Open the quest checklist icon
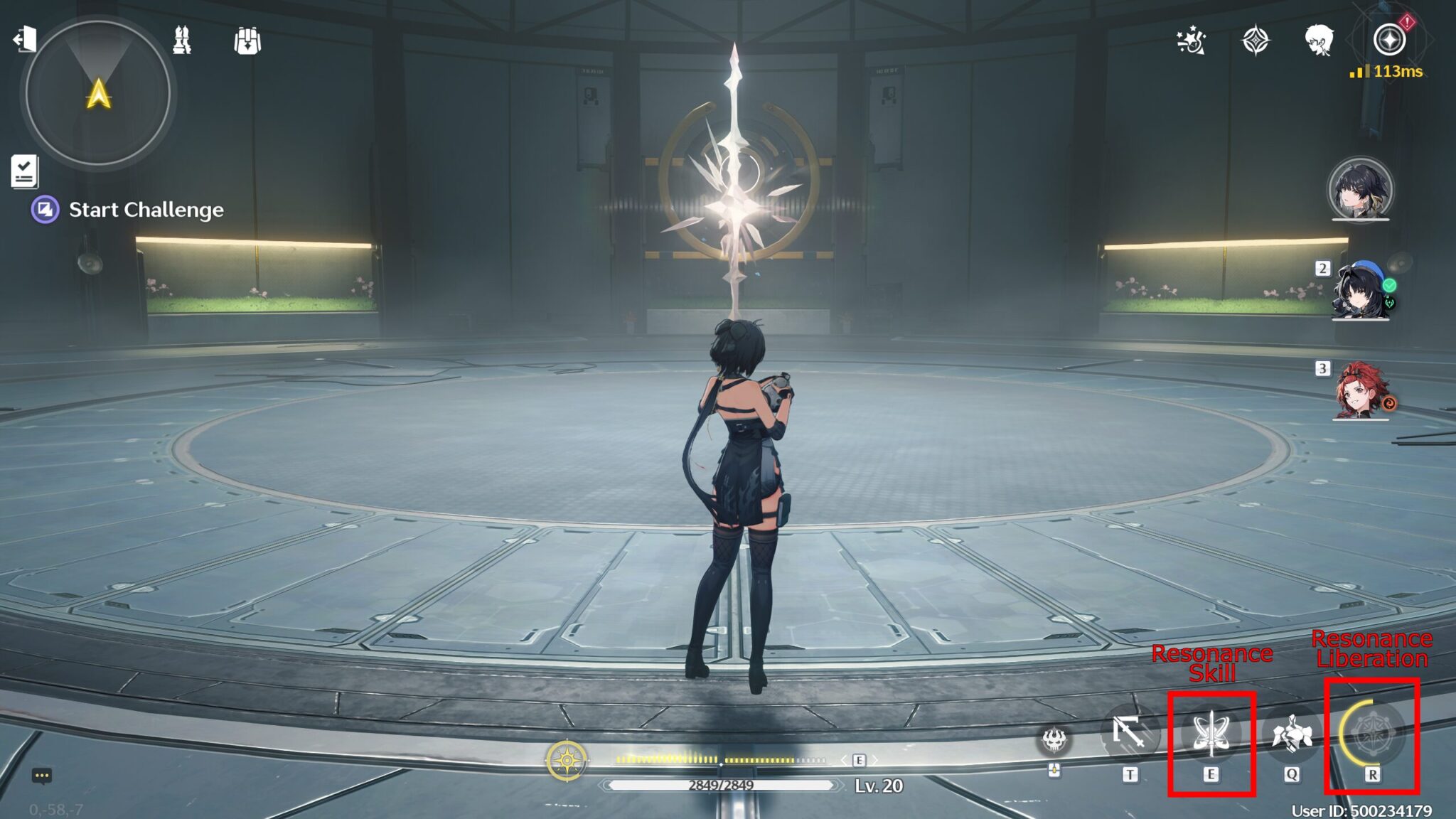The height and width of the screenshot is (819, 1456). tap(24, 171)
